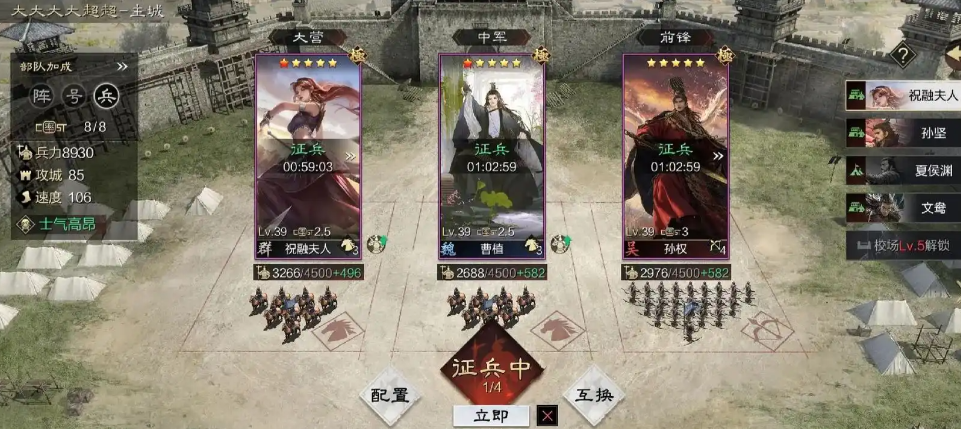This screenshot has height=429, width=961.
Task: Choose 文鸯 from the general list
Action: [x=903, y=208]
